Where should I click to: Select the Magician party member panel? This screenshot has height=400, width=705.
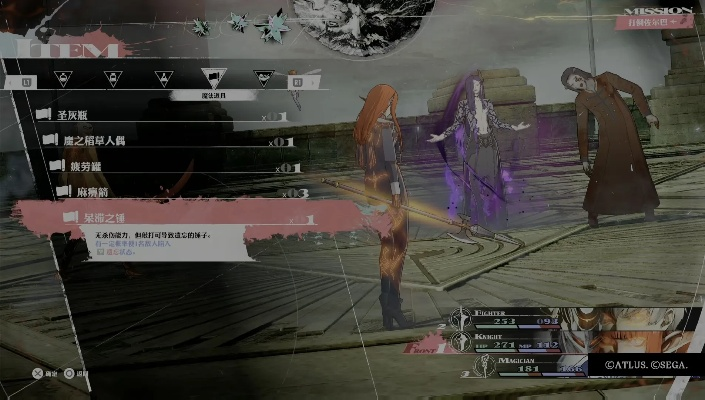point(520,368)
